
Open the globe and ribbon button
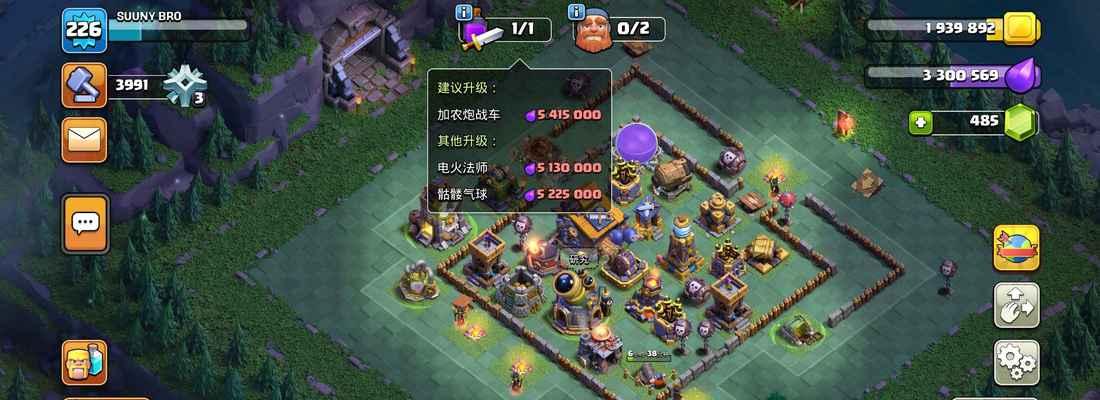[1016, 248]
